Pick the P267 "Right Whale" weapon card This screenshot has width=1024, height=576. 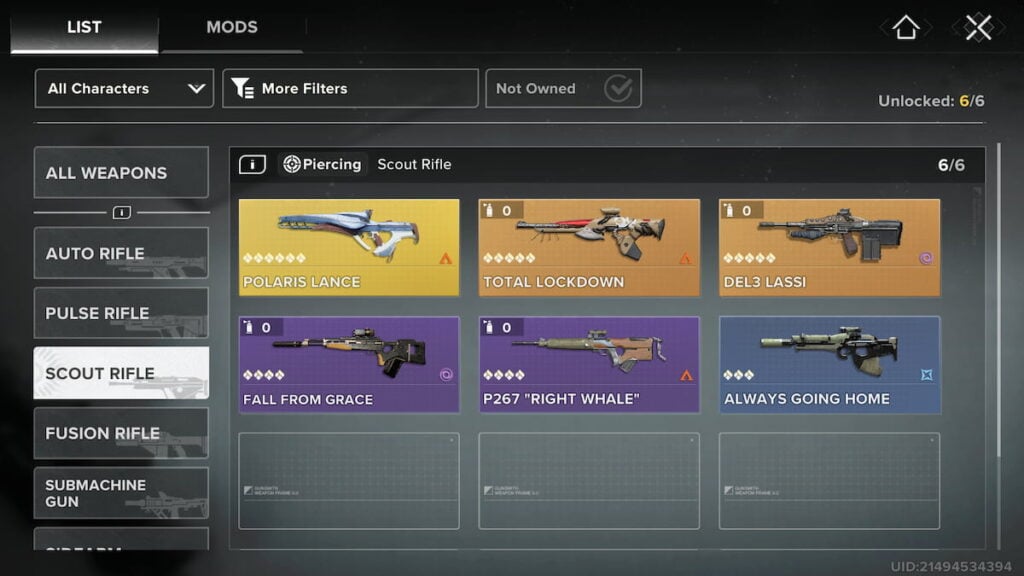(x=589, y=365)
